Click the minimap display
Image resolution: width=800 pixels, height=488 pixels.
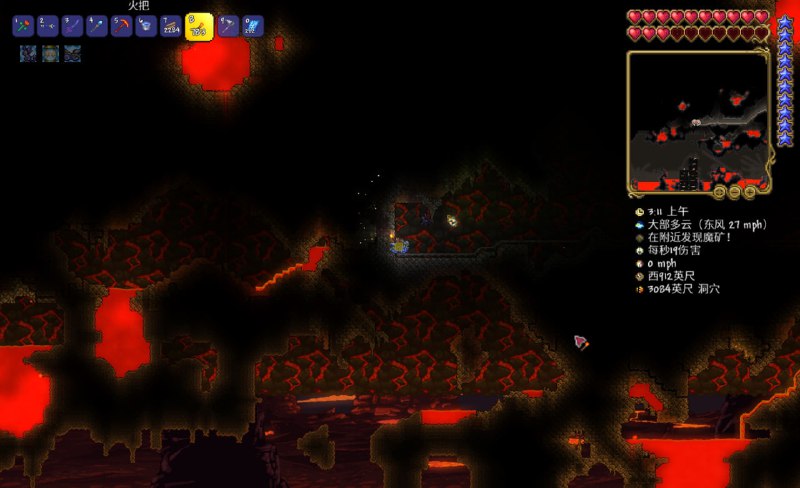click(698, 120)
